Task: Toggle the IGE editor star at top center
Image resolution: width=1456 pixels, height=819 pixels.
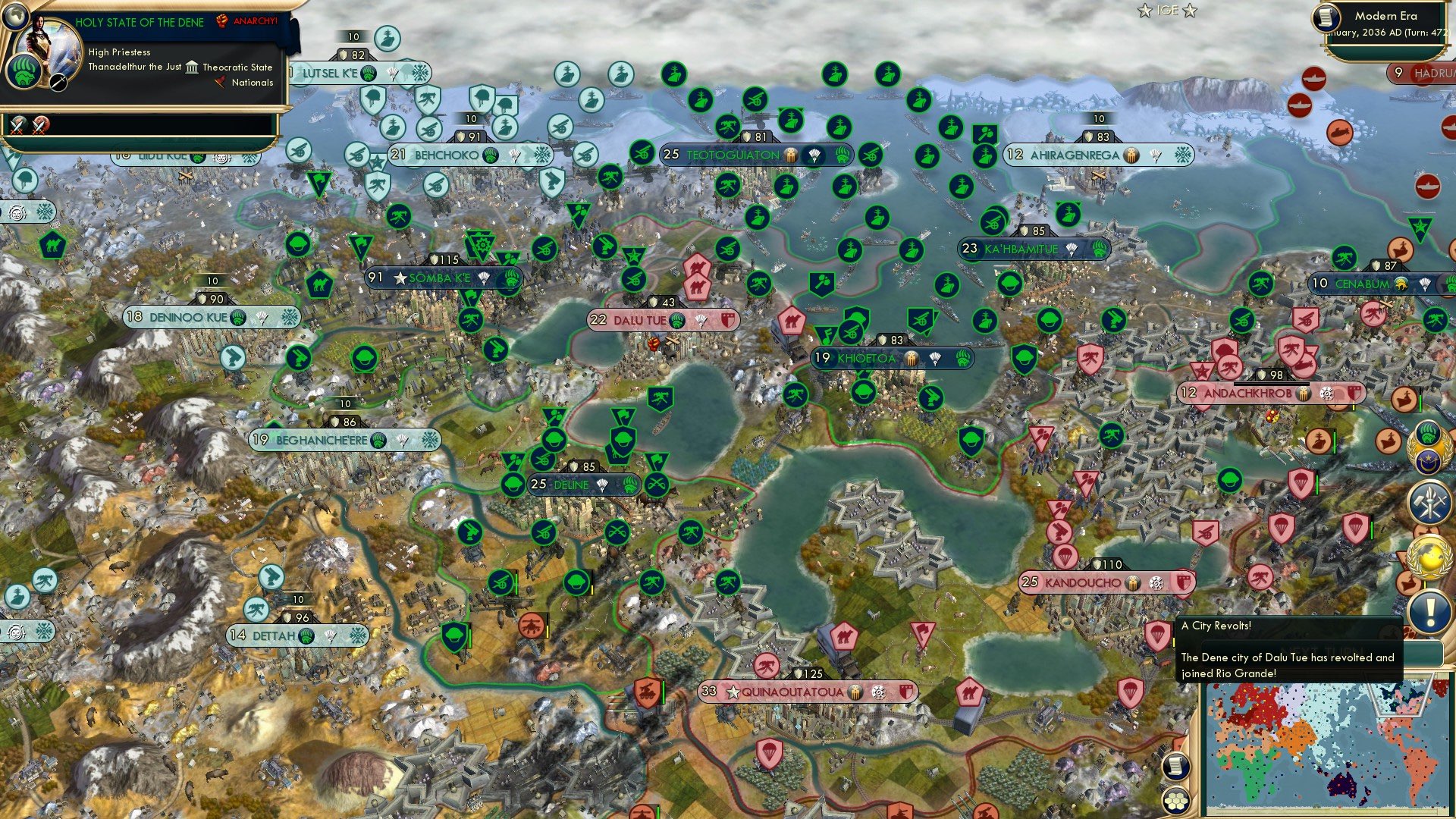Action: point(1144,10)
